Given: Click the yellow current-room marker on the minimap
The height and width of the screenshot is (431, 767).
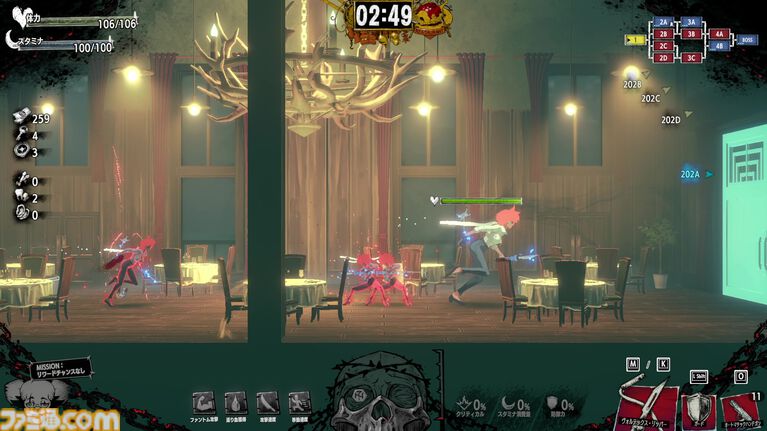Looking at the screenshot, I should [x=635, y=40].
